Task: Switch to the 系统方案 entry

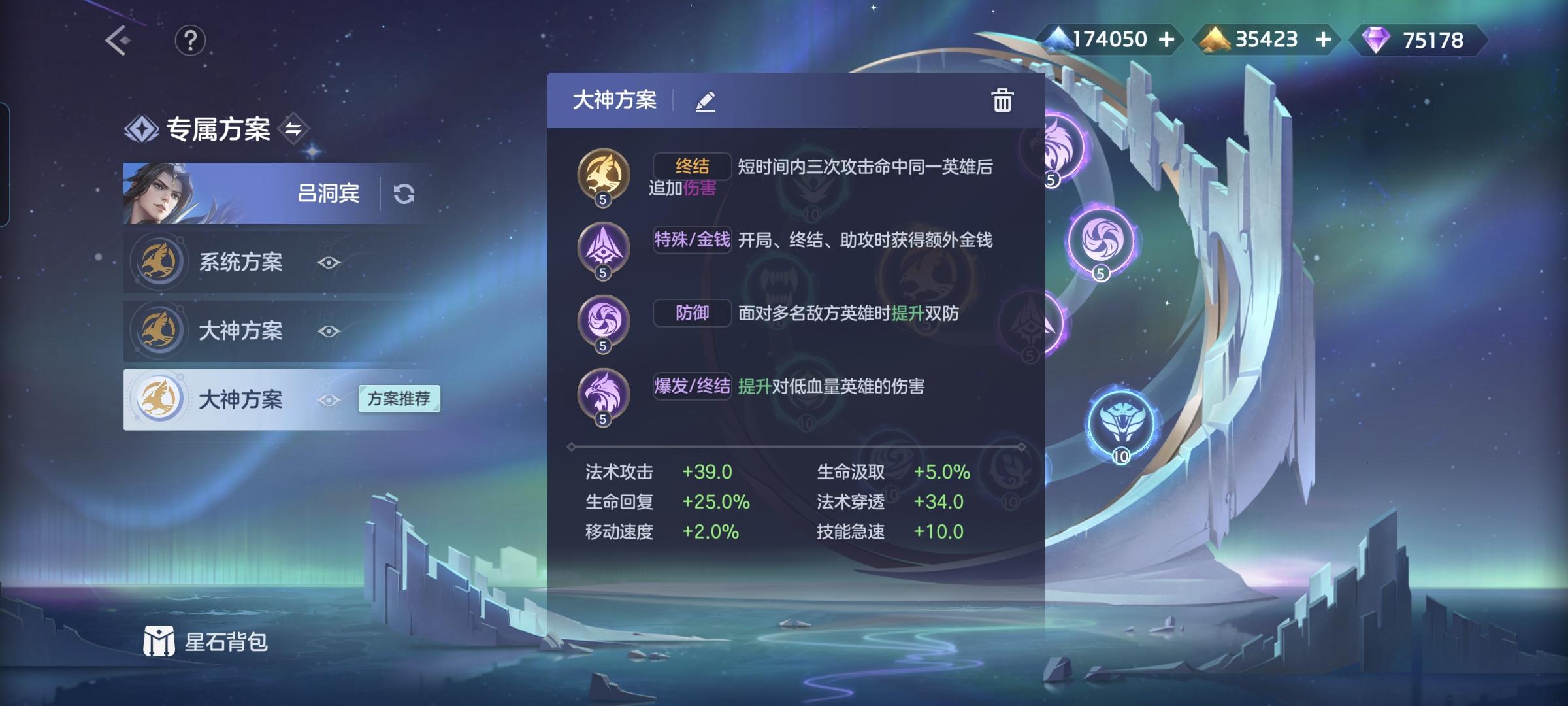Action: (243, 263)
